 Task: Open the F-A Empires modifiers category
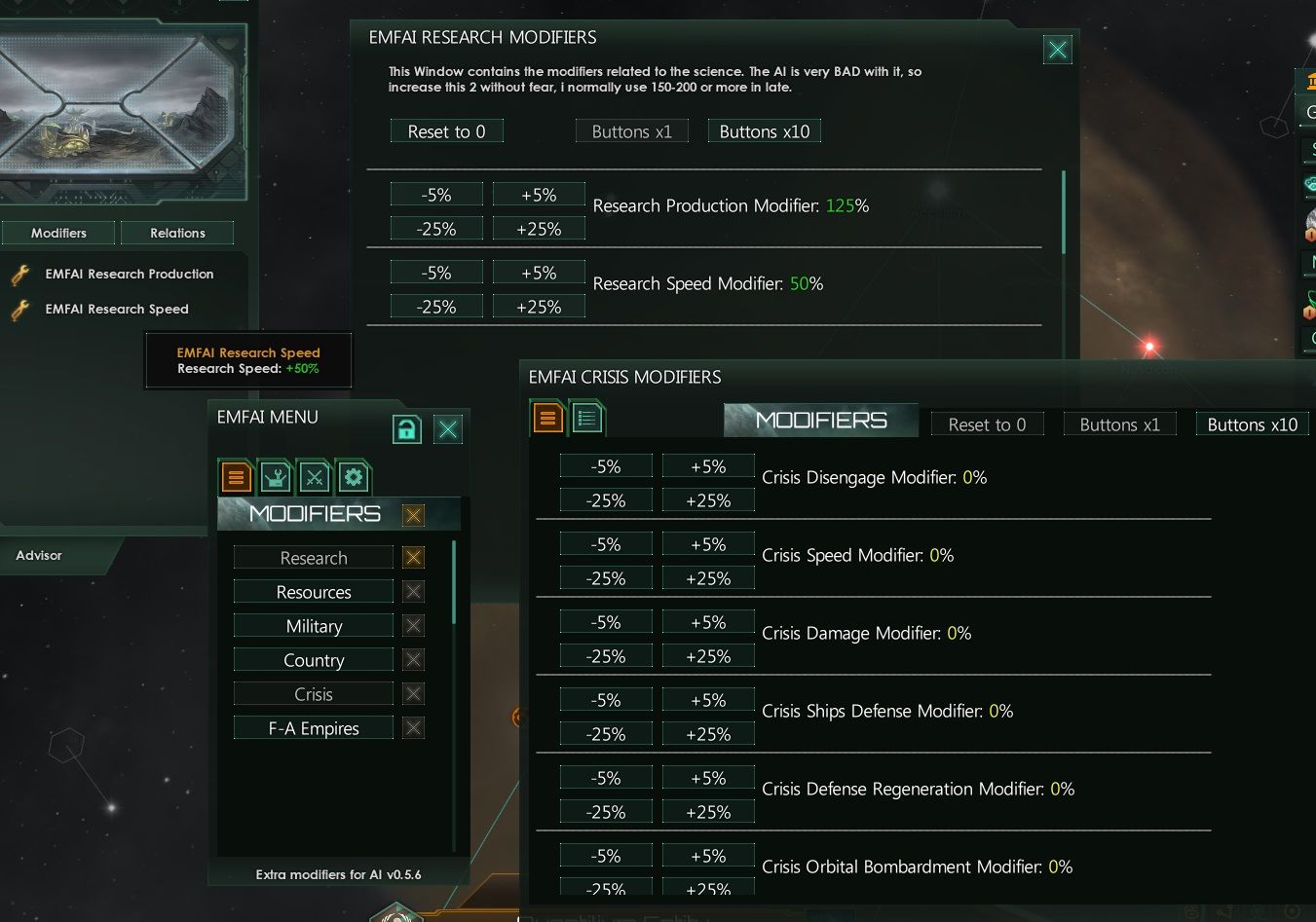point(313,727)
